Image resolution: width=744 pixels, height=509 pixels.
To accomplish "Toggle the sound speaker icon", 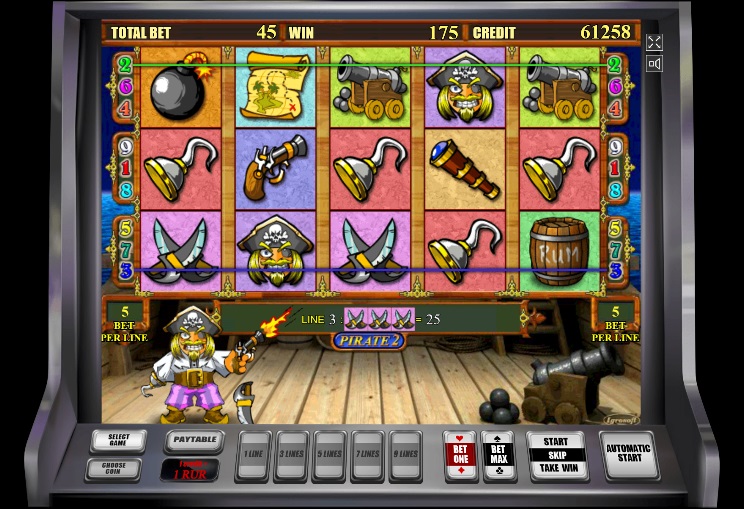I will coord(654,64).
